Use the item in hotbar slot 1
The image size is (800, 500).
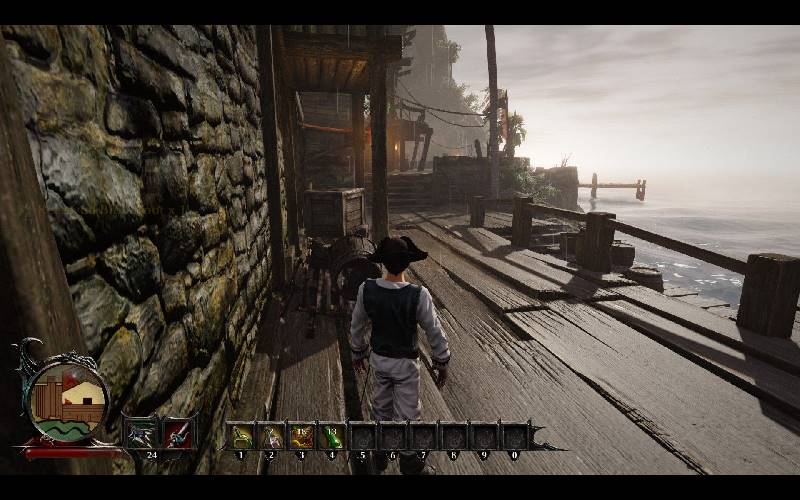pos(241,436)
